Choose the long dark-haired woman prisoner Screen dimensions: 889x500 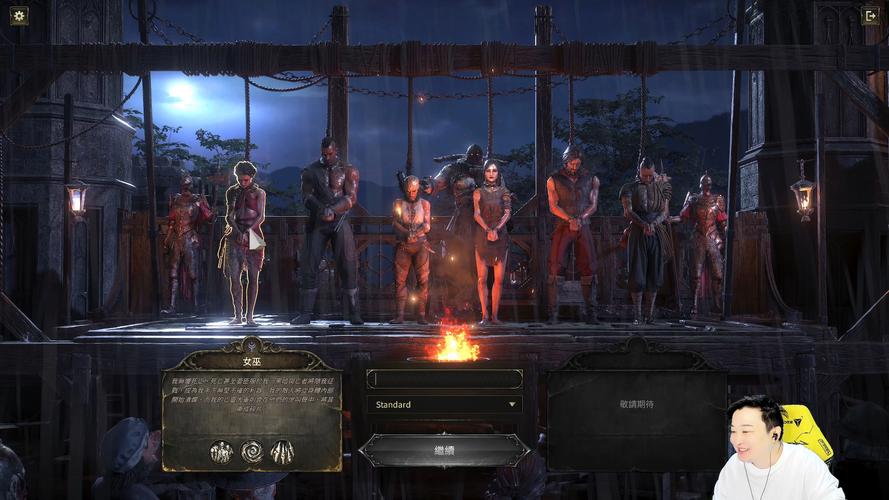(491, 235)
